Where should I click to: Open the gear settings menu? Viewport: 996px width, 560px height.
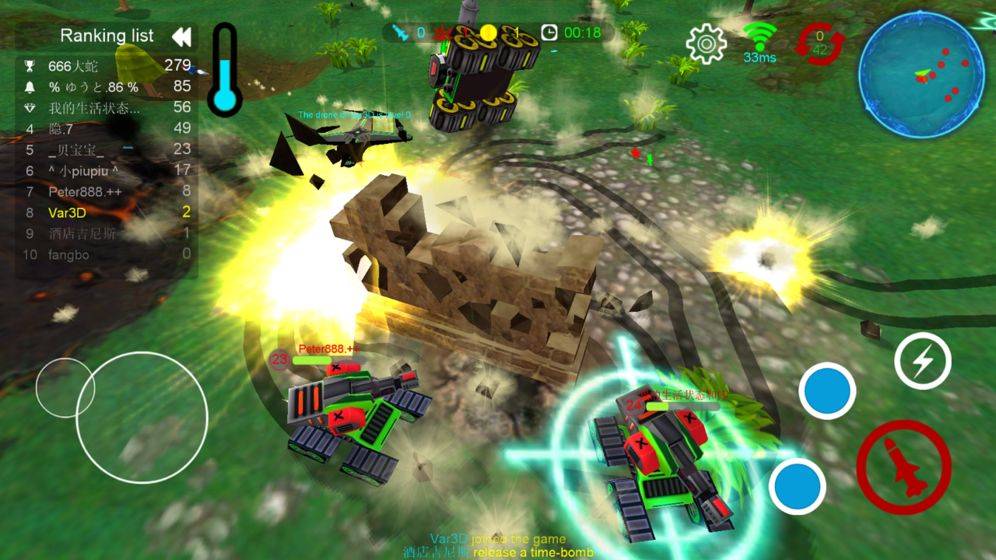pyautogui.click(x=706, y=43)
